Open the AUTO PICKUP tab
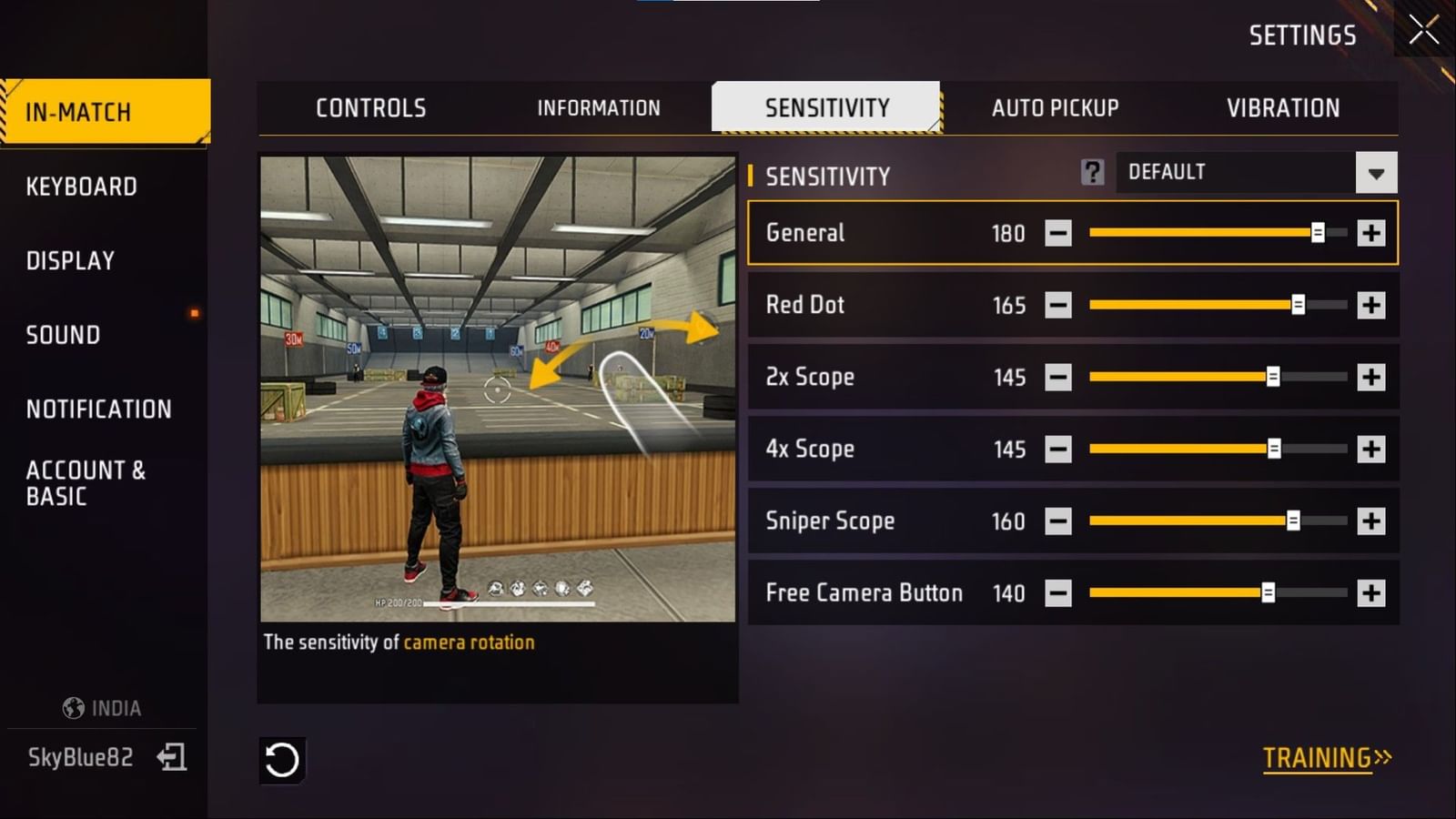Screen dimensions: 1456x819 tap(1055, 107)
